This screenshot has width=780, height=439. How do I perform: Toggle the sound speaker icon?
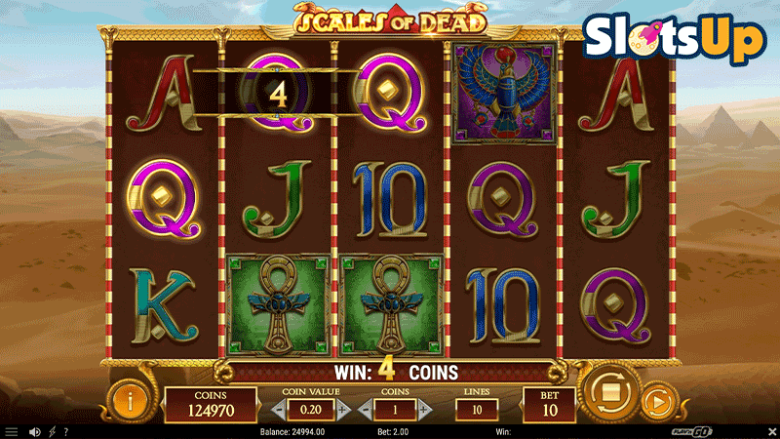click(x=35, y=432)
